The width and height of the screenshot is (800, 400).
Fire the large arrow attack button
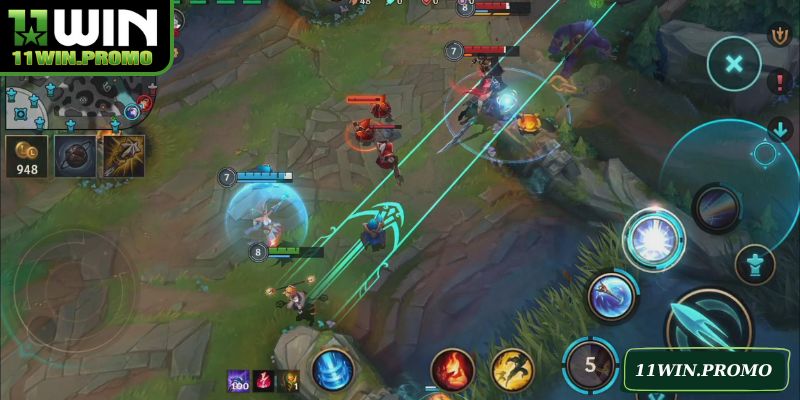(x=708, y=325)
